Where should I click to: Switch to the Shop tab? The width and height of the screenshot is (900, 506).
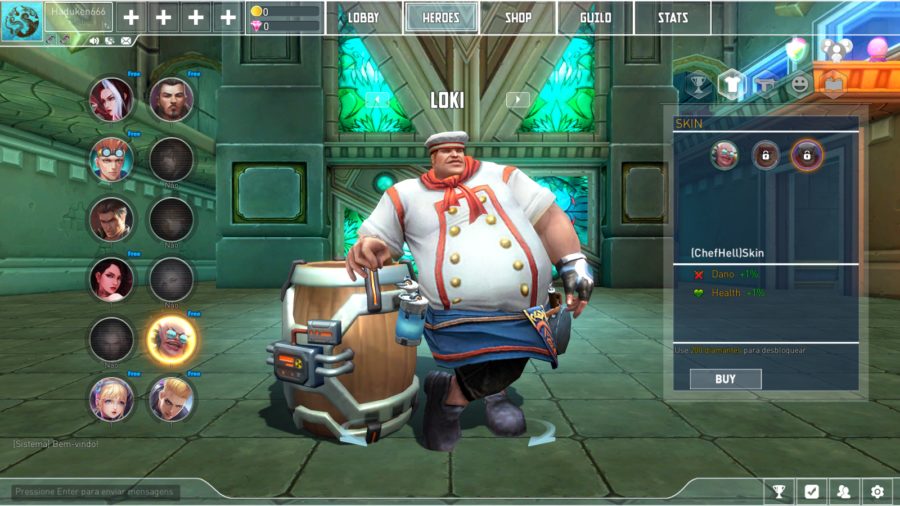tap(518, 18)
